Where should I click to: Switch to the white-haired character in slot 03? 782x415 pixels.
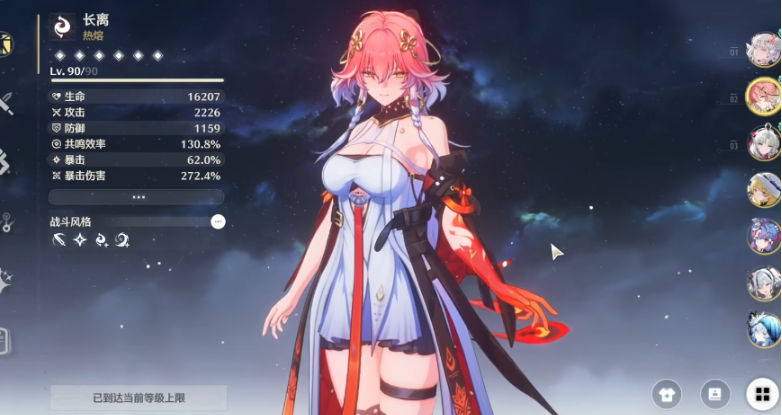(x=764, y=142)
